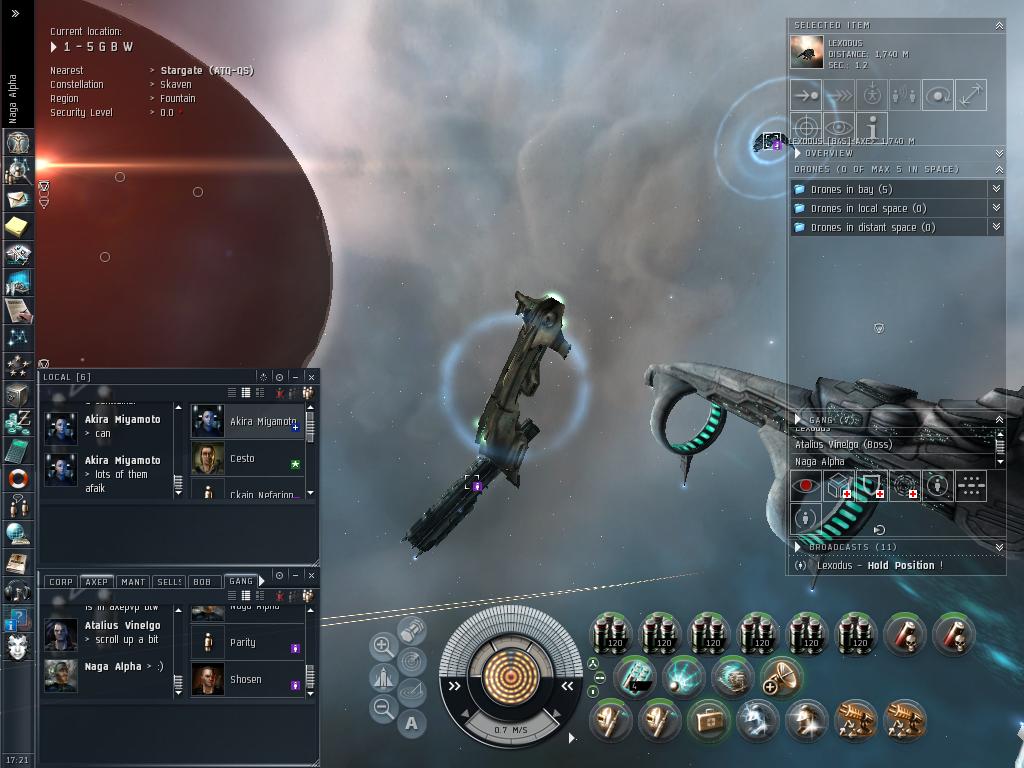Toggle autopilot with the A button
This screenshot has width=1024, height=768.
(x=412, y=722)
